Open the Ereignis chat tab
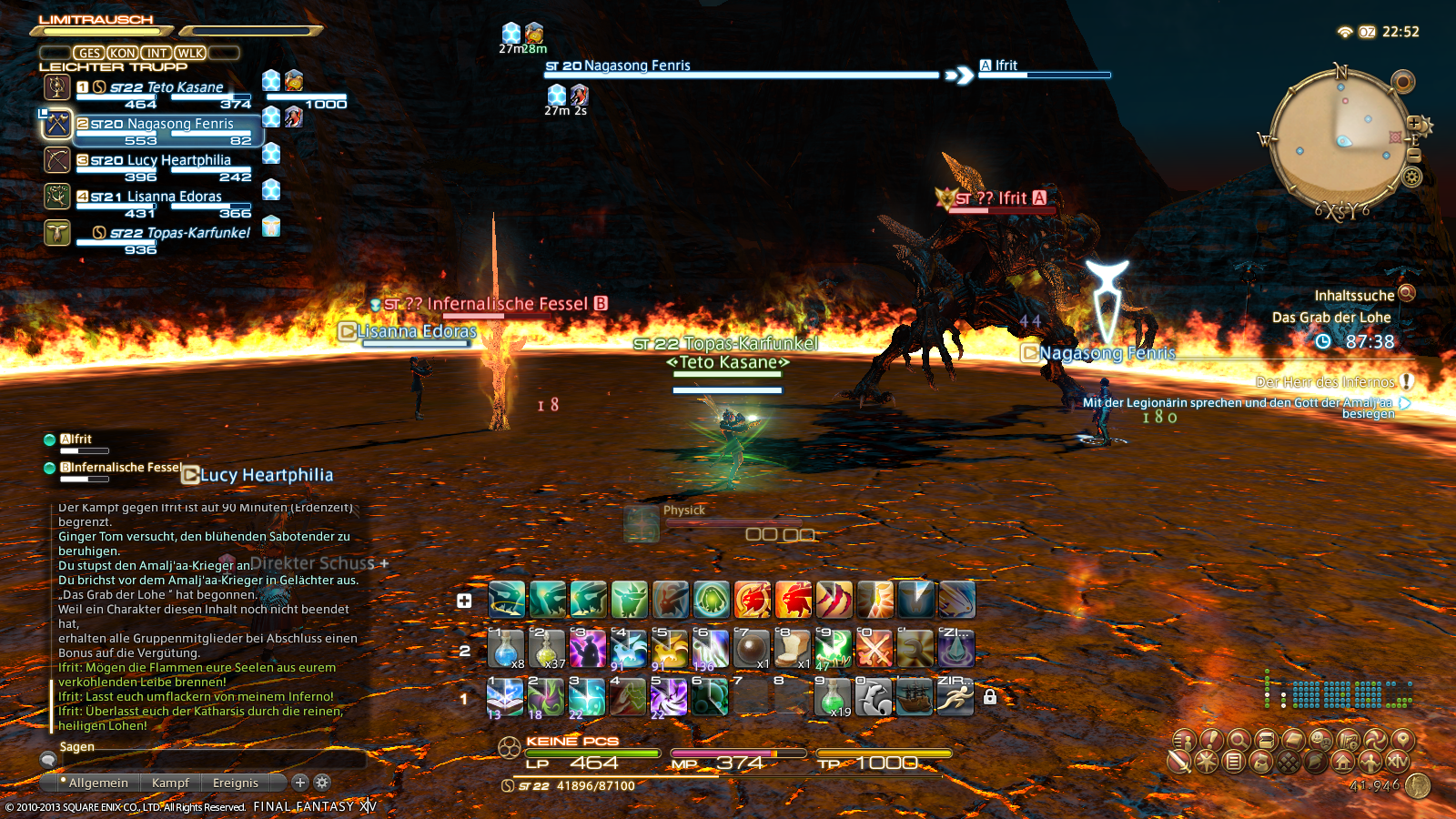This screenshot has height=819, width=1456. (236, 783)
